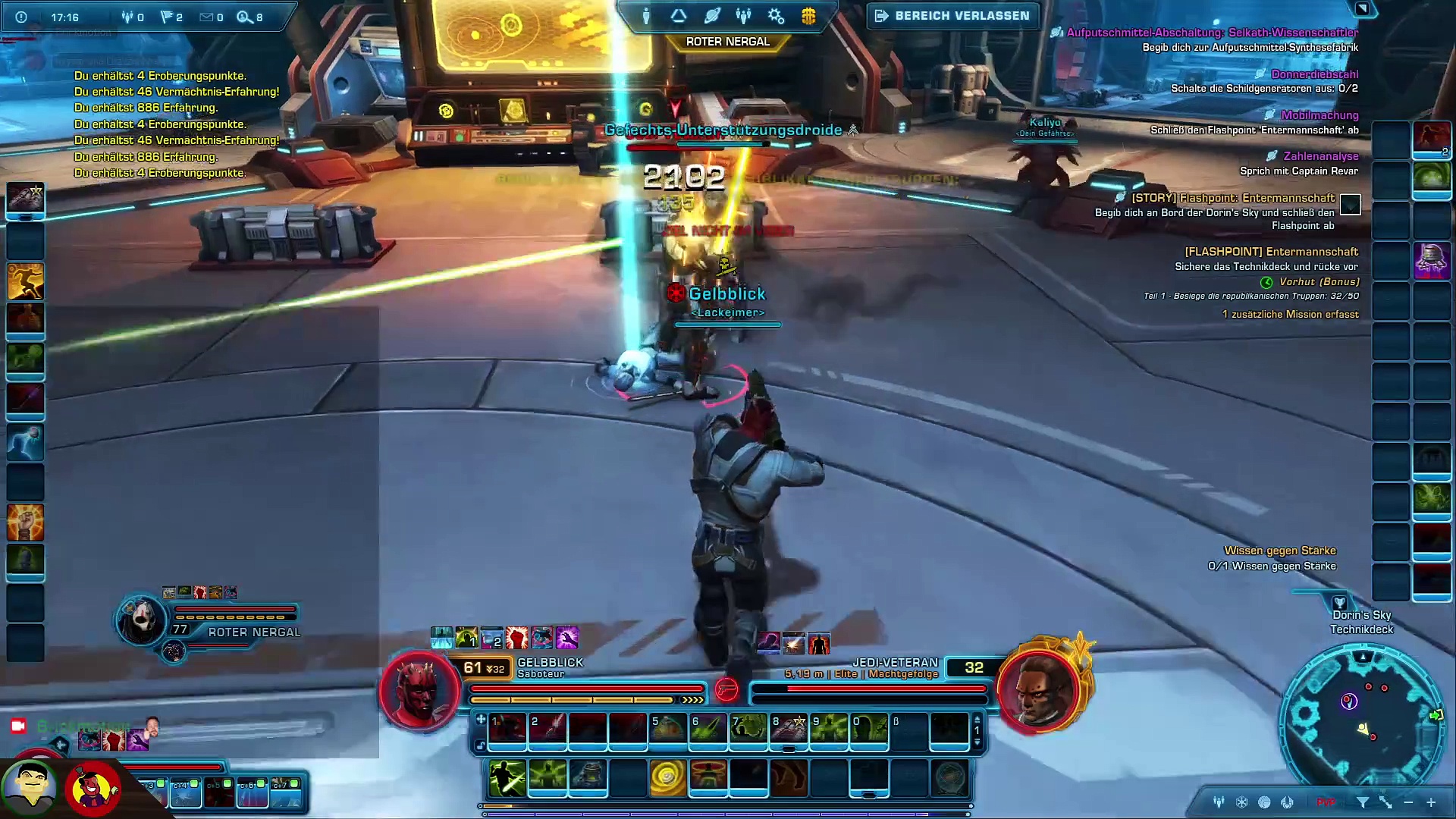Open the Zahlenanalyse mission tracker entry
The width and height of the screenshot is (1456, 819).
pyautogui.click(x=1320, y=156)
